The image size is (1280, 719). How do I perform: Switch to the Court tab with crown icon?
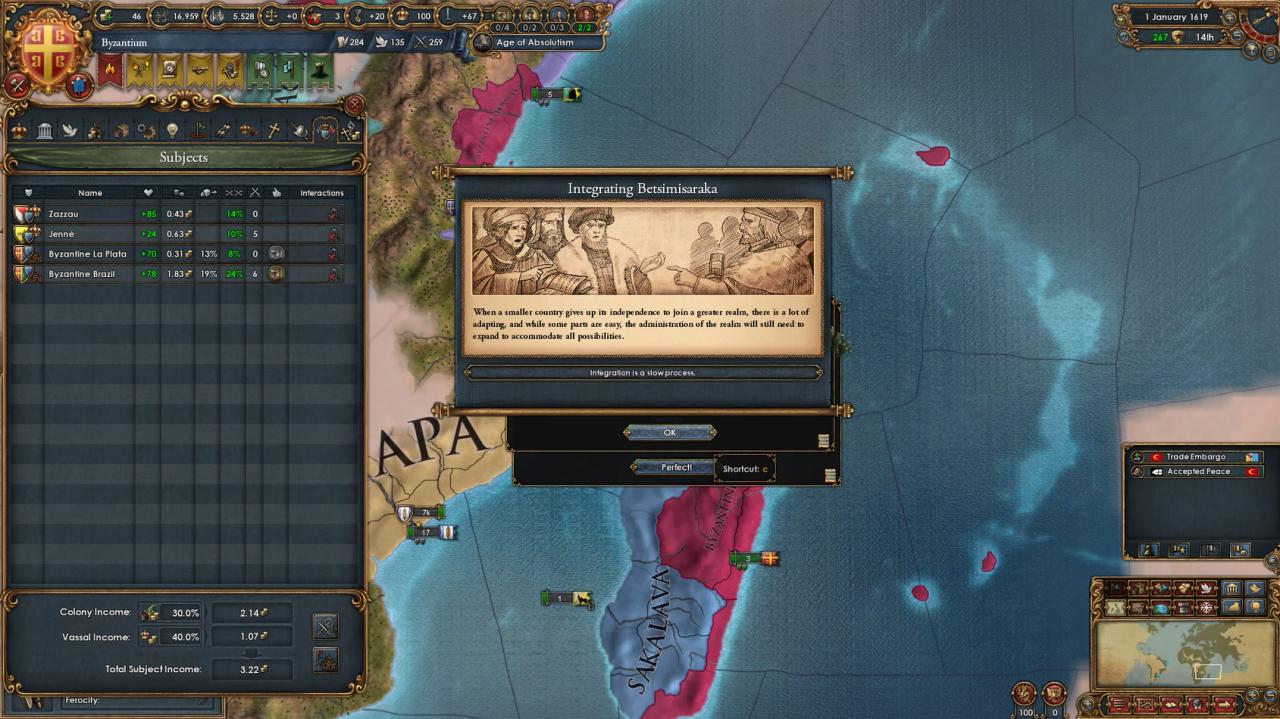click(x=19, y=130)
